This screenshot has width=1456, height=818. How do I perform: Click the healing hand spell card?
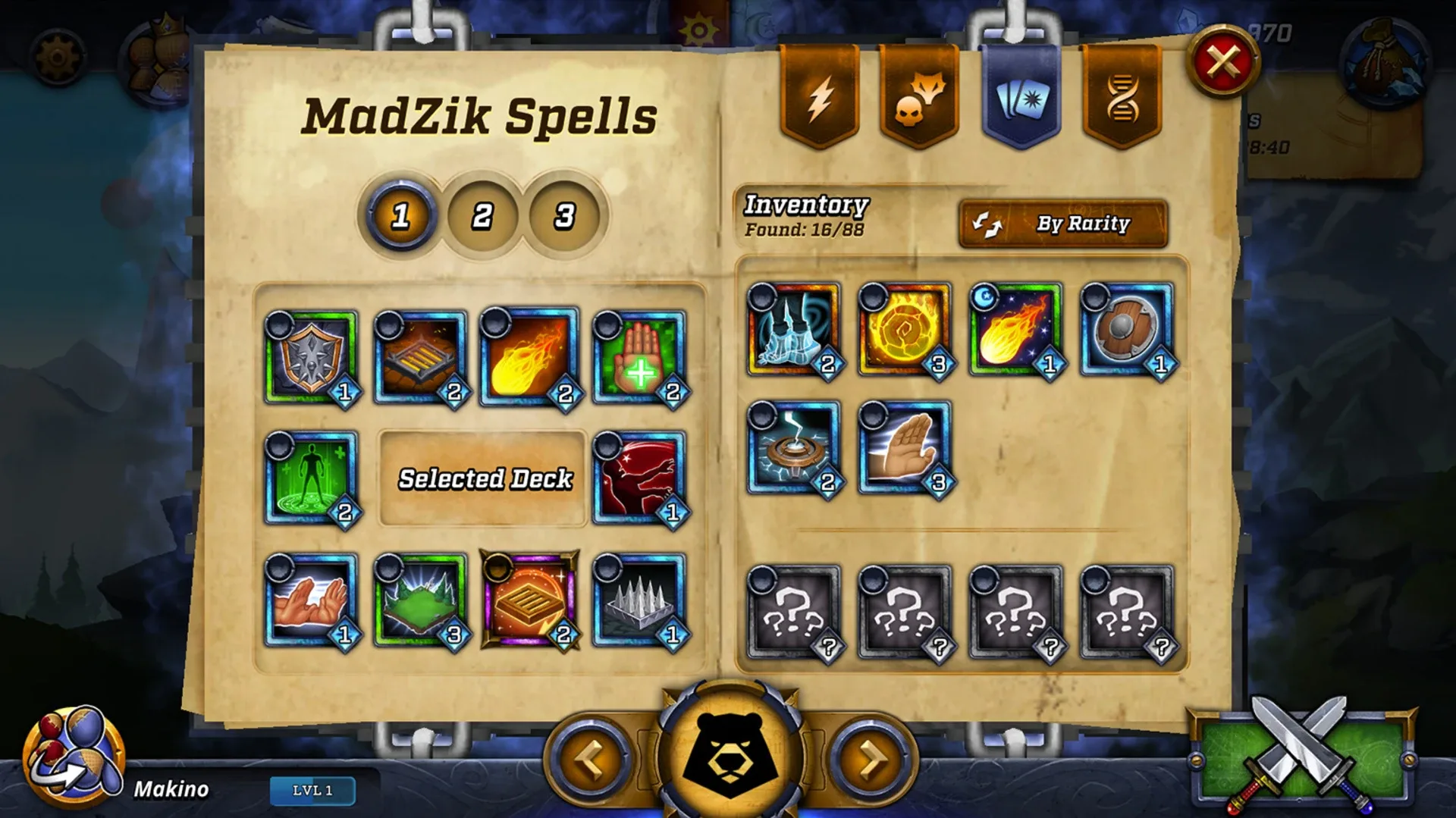pyautogui.click(x=635, y=356)
